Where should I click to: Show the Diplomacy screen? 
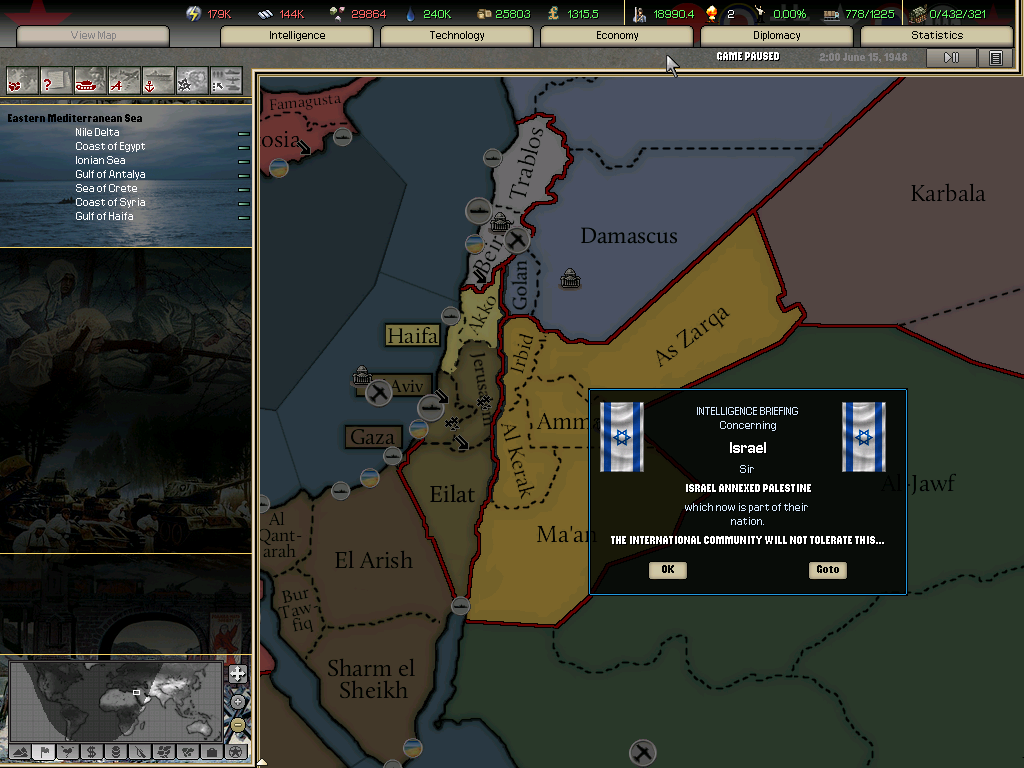click(x=777, y=36)
